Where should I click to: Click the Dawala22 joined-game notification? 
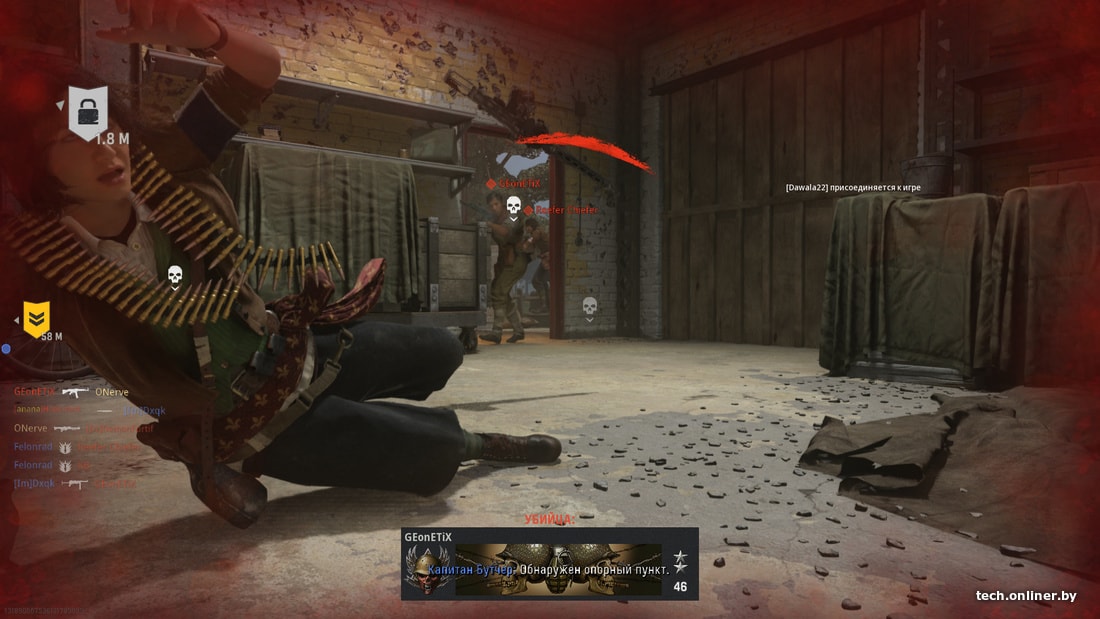(x=853, y=187)
